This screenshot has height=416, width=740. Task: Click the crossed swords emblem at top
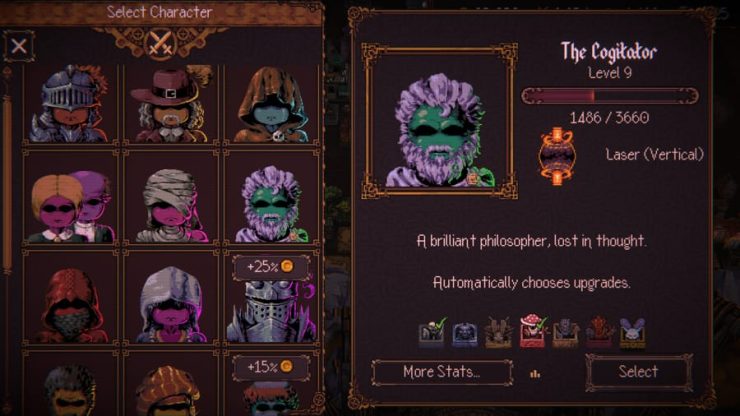click(160, 43)
